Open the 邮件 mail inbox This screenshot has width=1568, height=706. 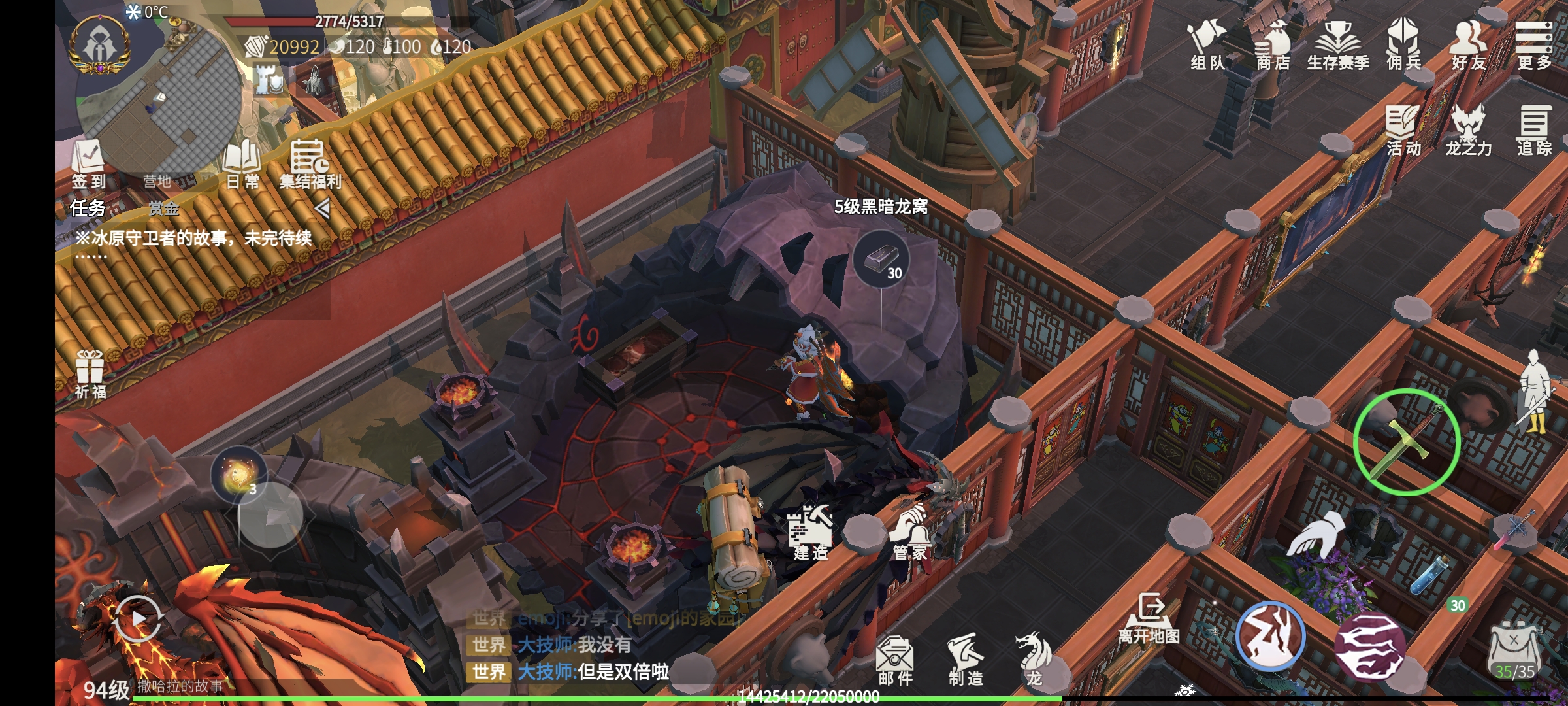[x=895, y=660]
